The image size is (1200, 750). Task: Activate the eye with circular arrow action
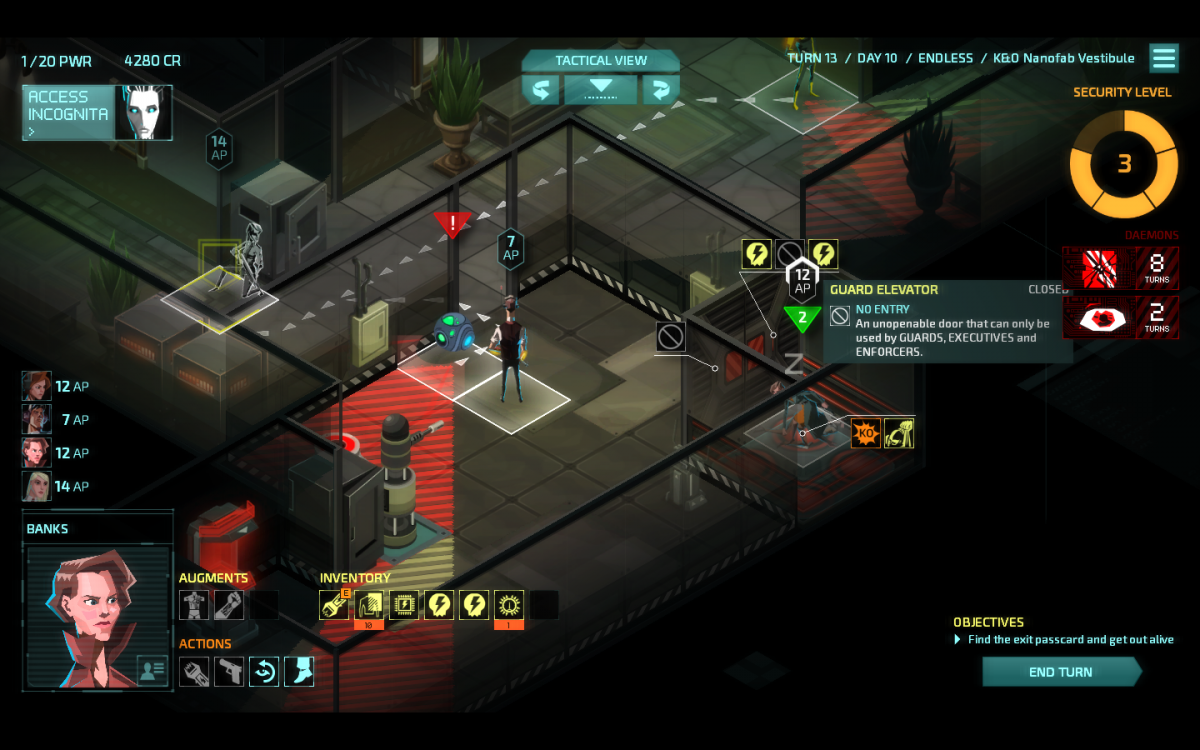click(264, 671)
